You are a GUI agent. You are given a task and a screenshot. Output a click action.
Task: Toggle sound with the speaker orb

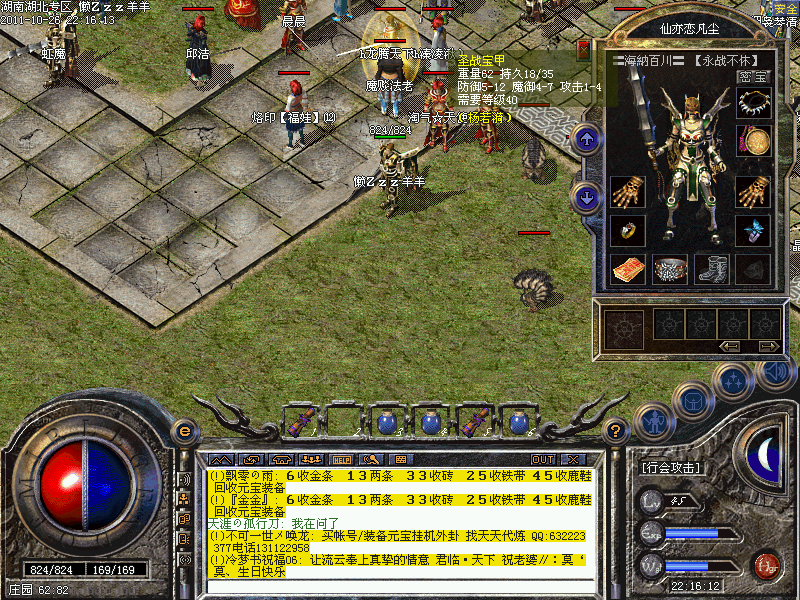[774, 372]
